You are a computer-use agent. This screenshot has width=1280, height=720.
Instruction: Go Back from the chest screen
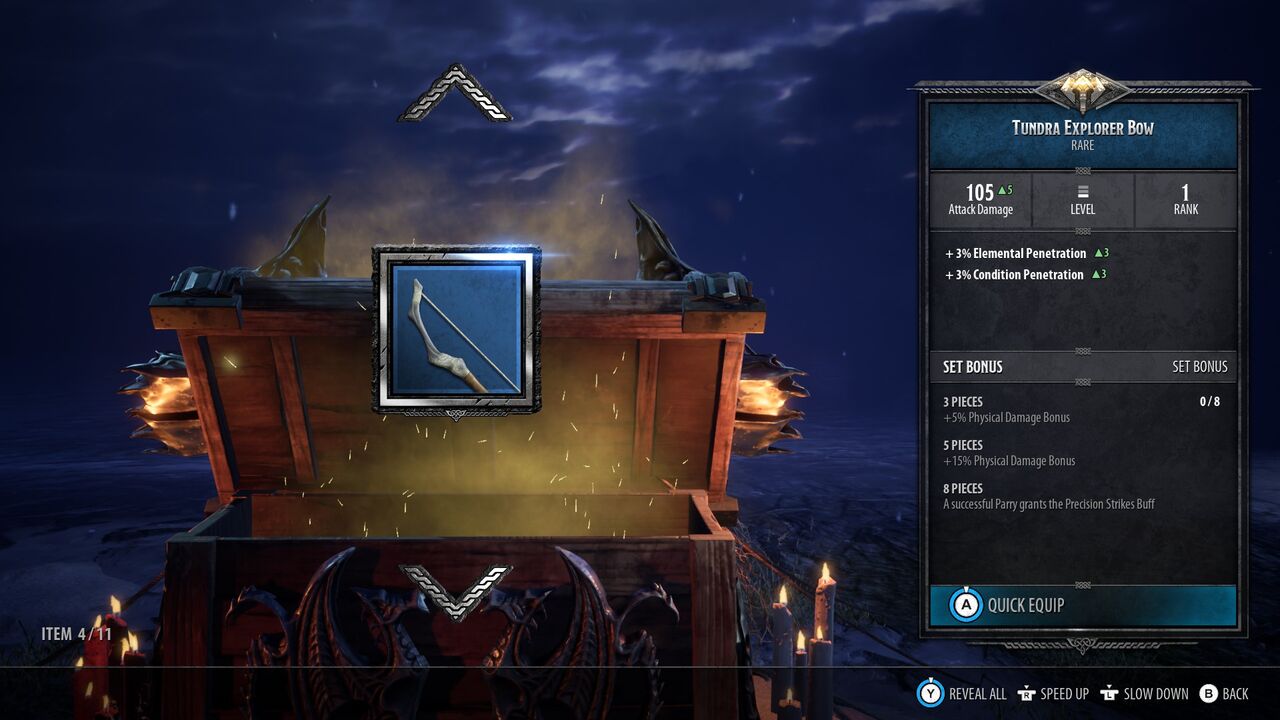pos(1224,693)
